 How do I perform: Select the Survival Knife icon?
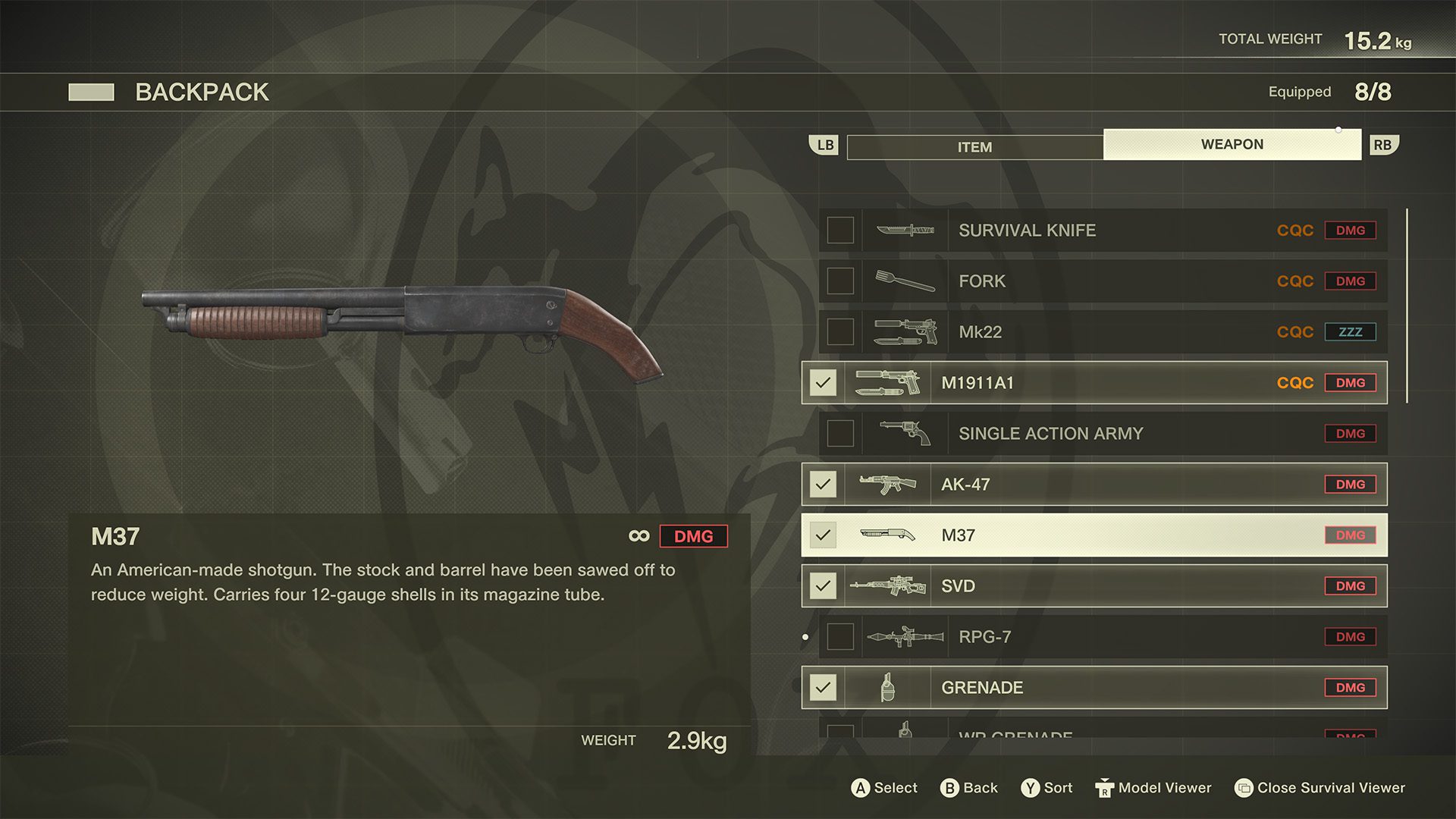[902, 231]
